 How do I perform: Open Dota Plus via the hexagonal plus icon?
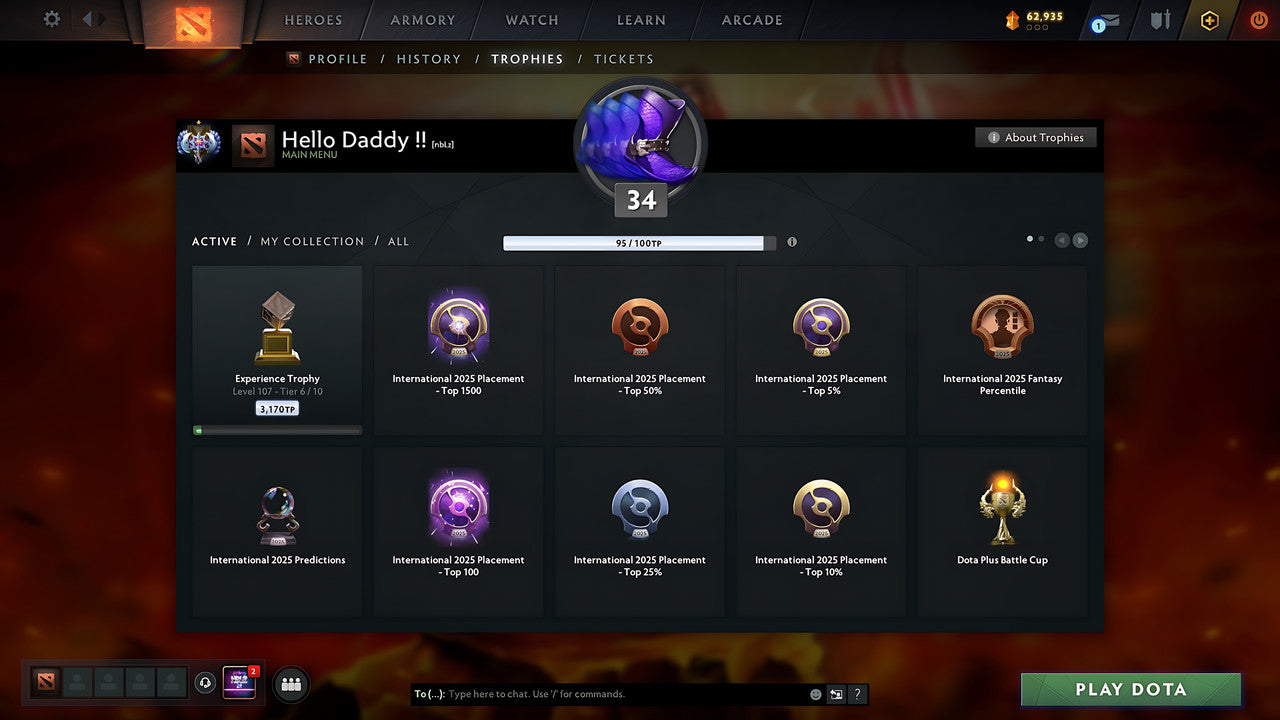tap(1208, 20)
